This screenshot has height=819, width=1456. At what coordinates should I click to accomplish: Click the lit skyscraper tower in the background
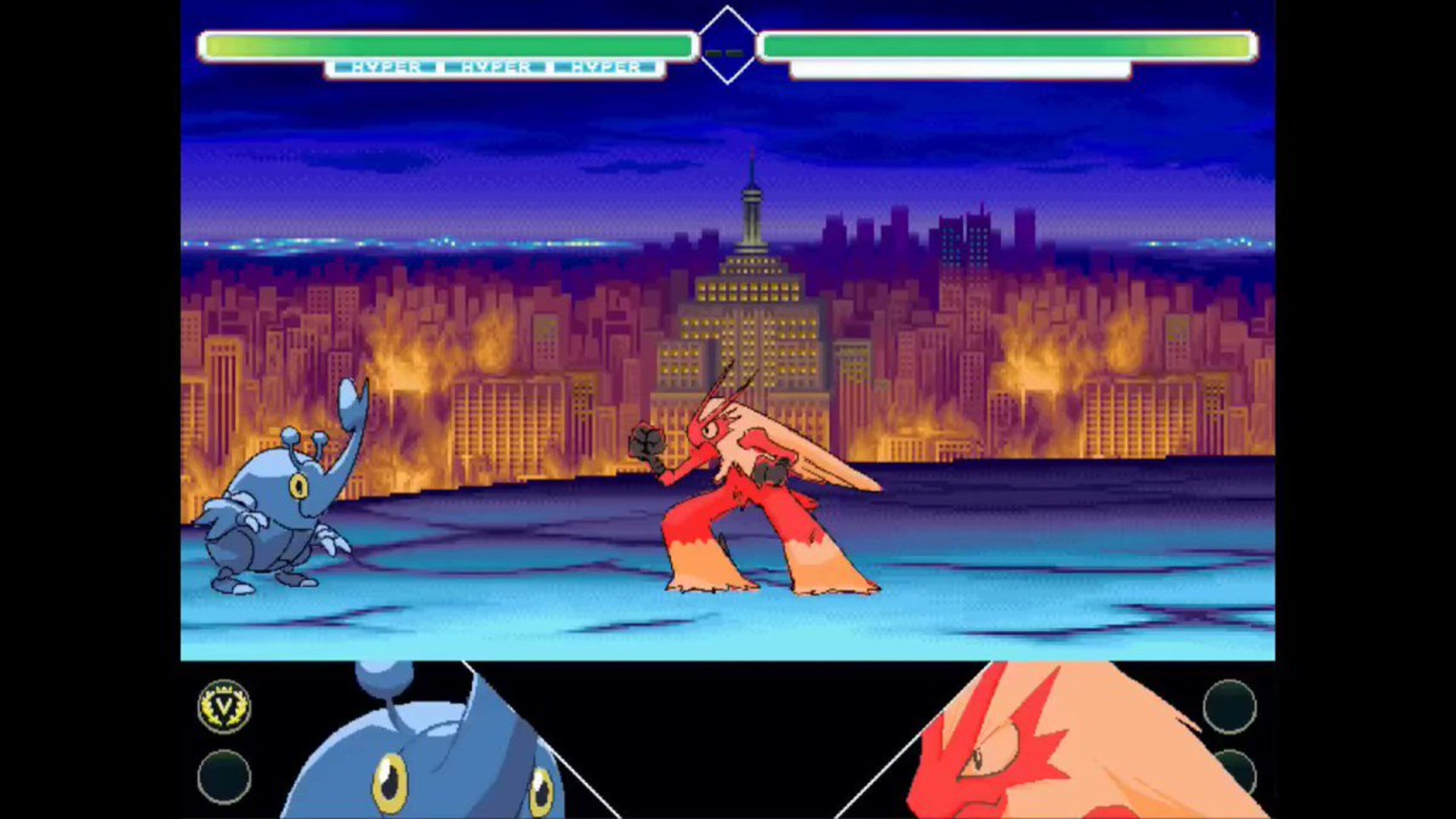(x=752, y=226)
